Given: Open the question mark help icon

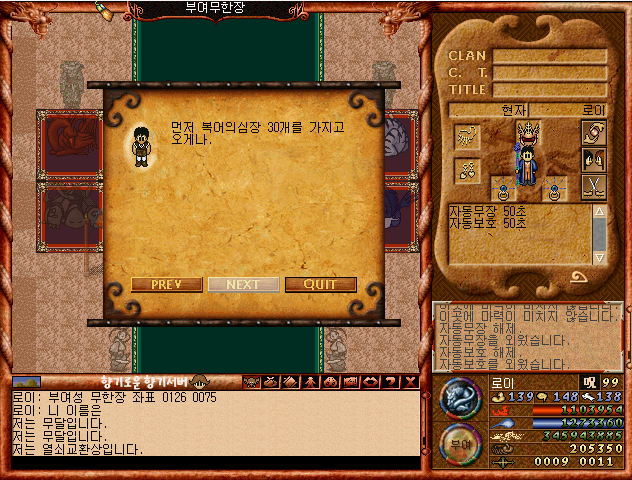Looking at the screenshot, I should [391, 381].
